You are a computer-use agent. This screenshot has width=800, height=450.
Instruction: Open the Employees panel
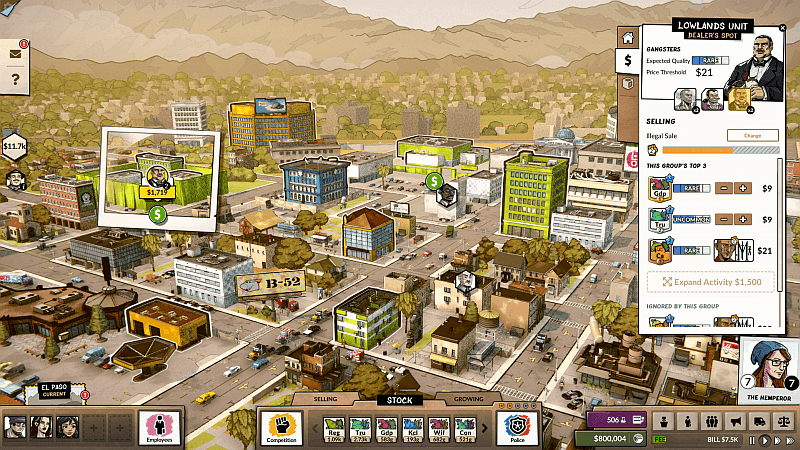point(158,426)
